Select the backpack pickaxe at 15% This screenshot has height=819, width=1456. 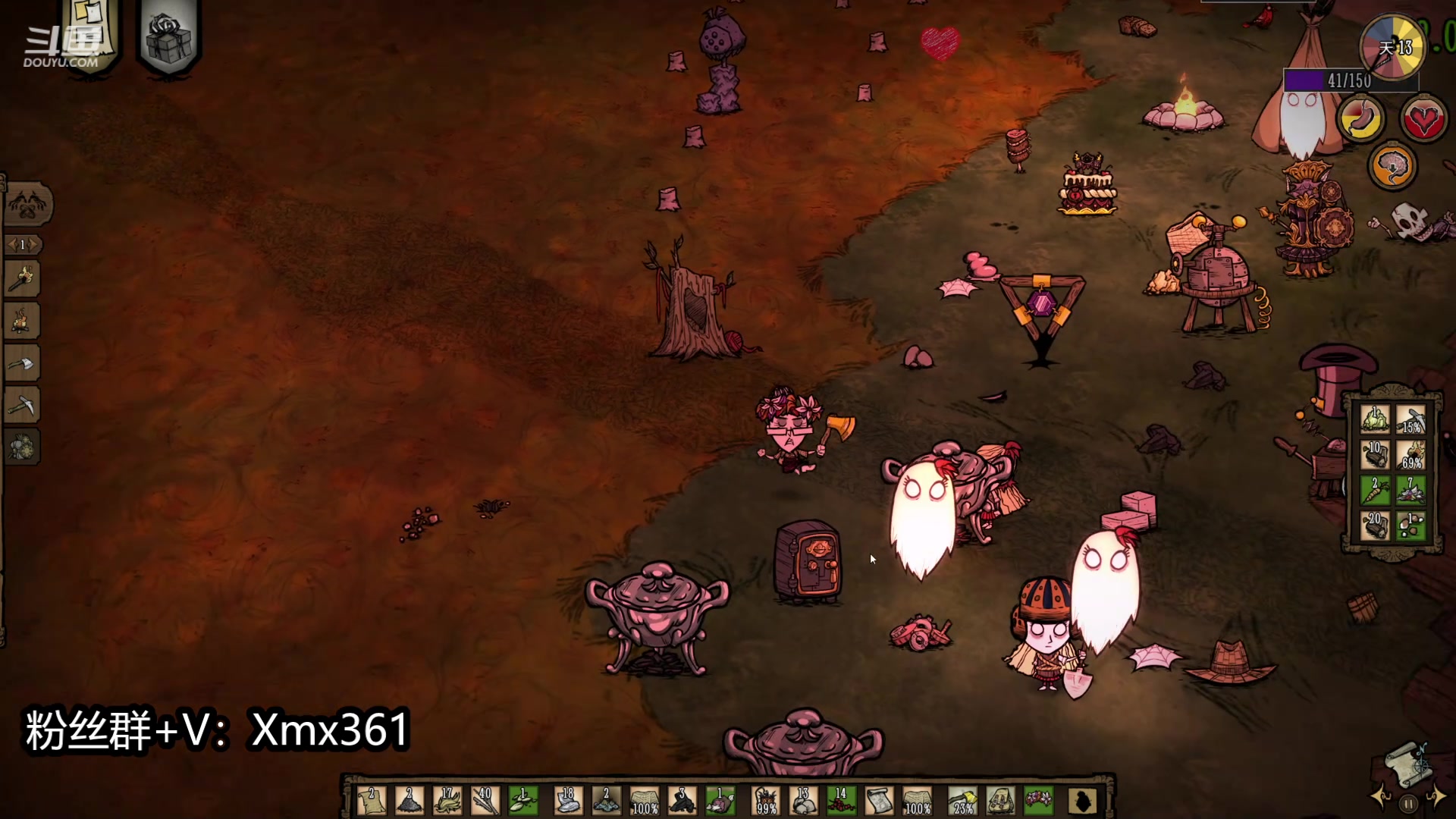[1411, 419]
